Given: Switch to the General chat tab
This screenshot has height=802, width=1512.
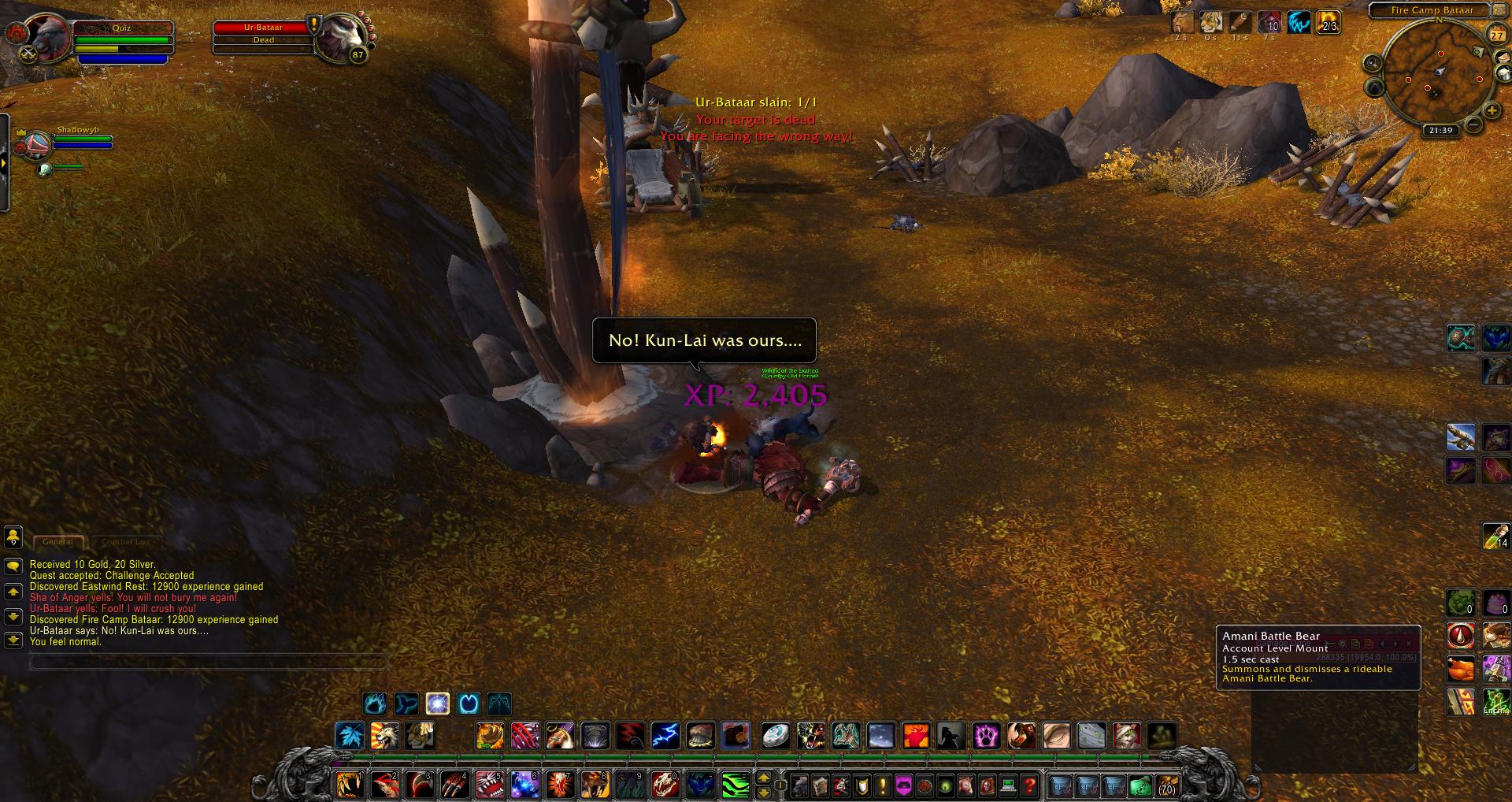Looking at the screenshot, I should click(x=58, y=542).
